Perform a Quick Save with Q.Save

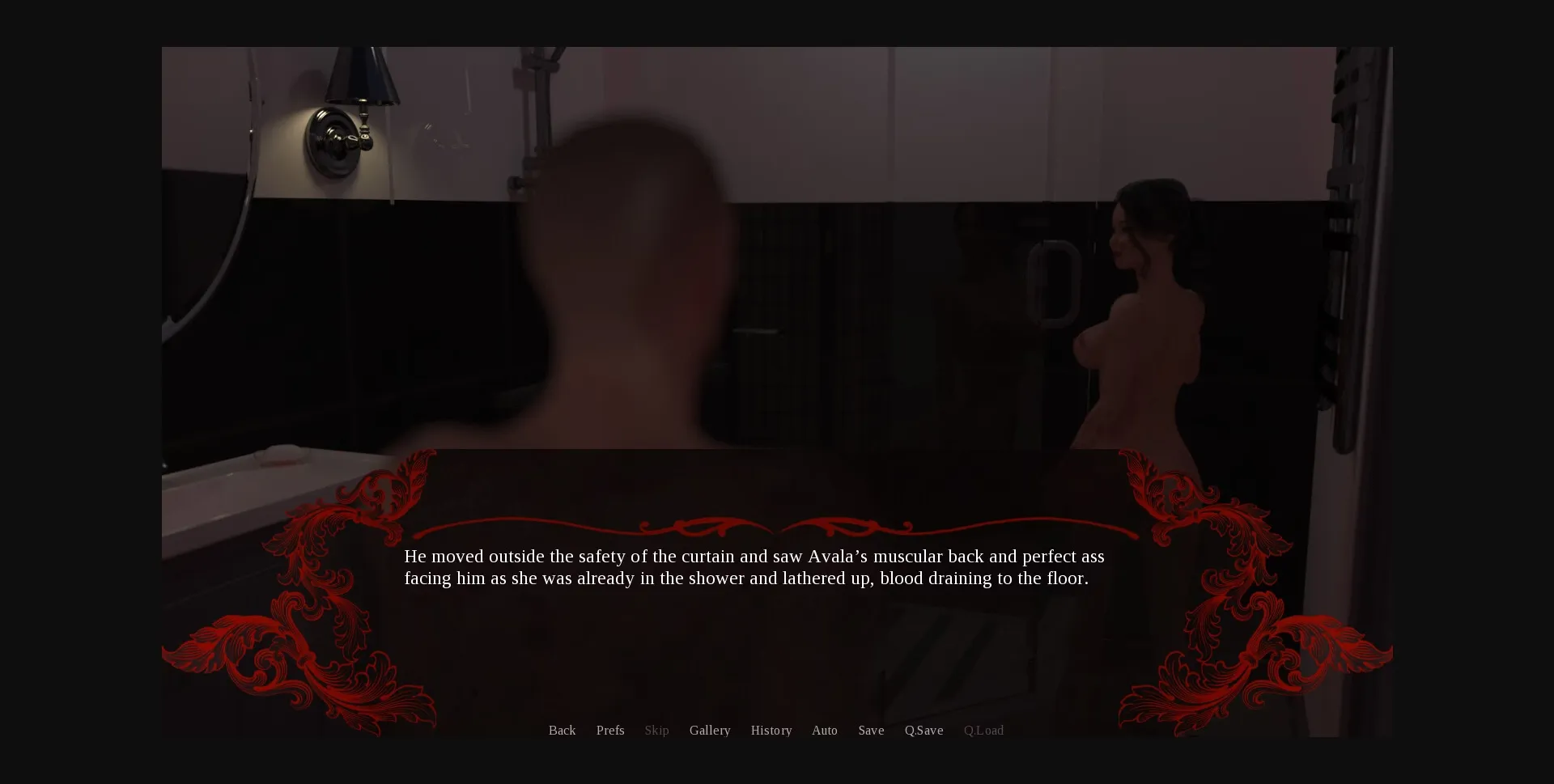pos(923,730)
